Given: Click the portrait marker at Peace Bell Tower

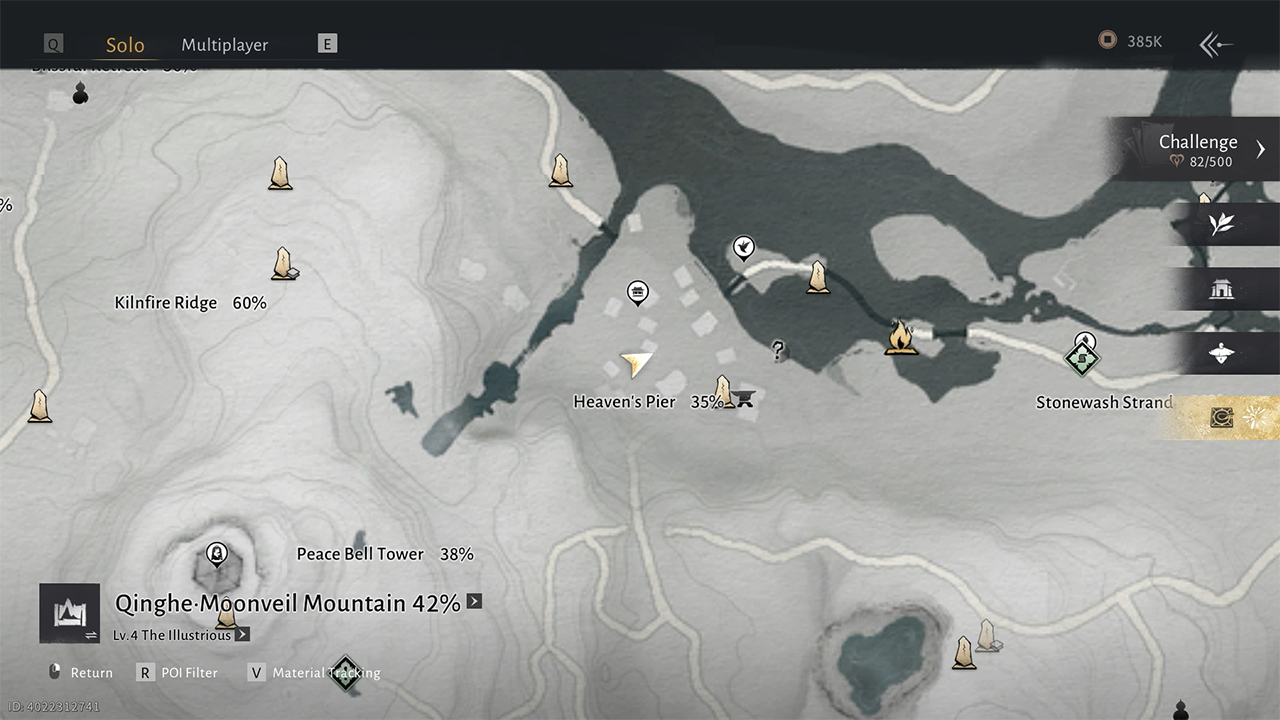Looking at the screenshot, I should tap(216, 553).
